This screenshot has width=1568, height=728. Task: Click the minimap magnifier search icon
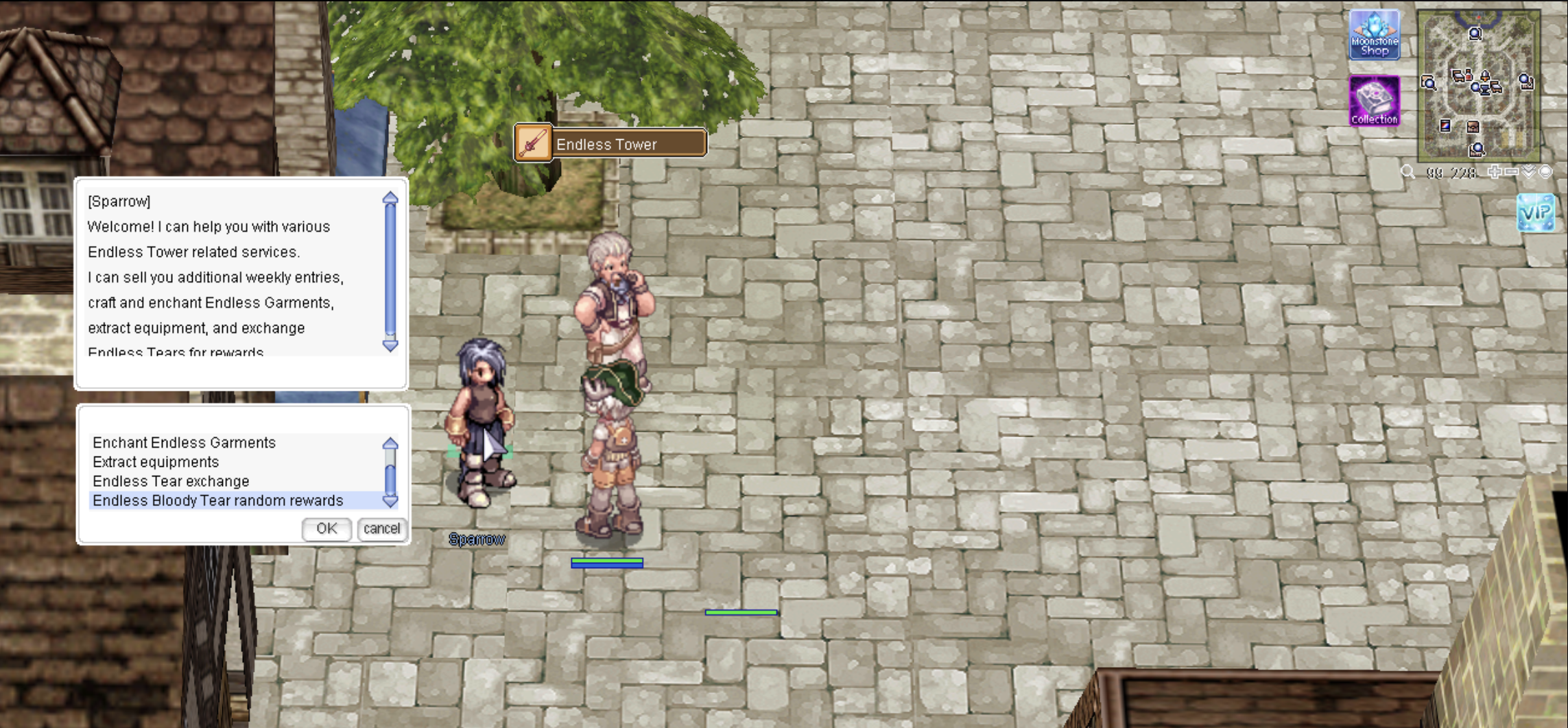1407,172
